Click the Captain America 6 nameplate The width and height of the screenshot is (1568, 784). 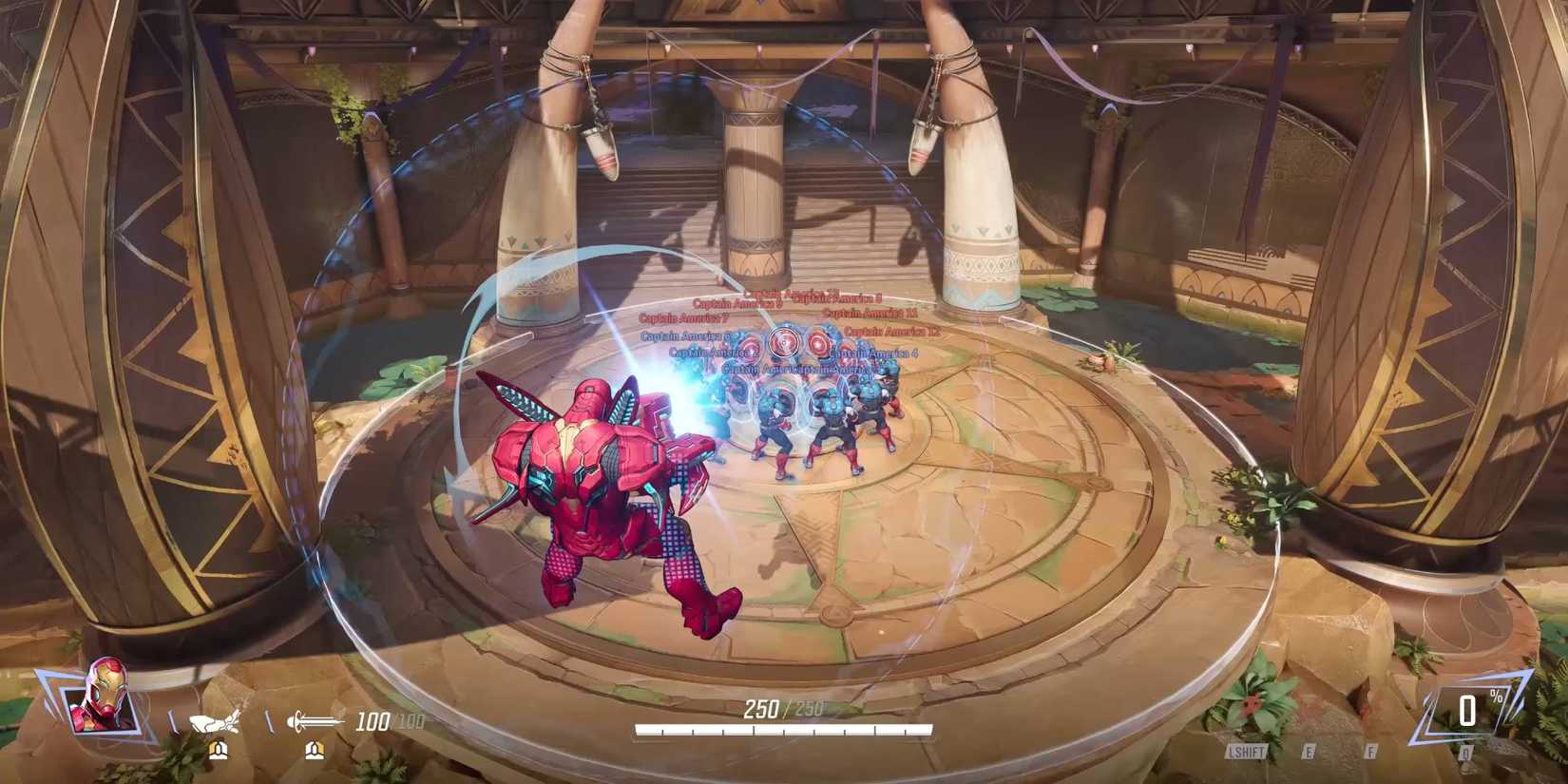684,337
